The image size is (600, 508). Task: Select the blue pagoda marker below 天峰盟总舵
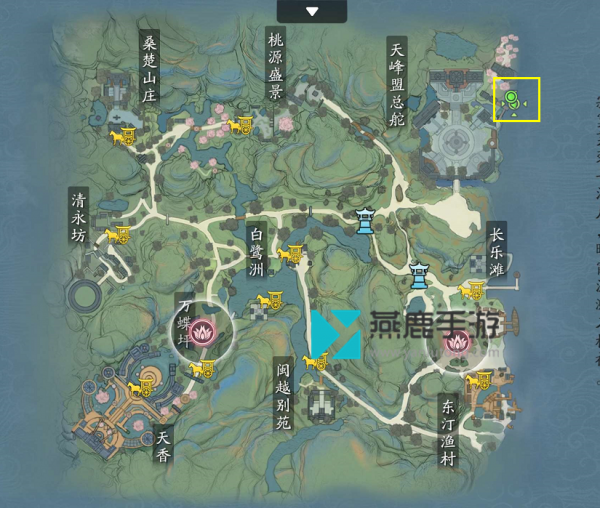point(366,219)
